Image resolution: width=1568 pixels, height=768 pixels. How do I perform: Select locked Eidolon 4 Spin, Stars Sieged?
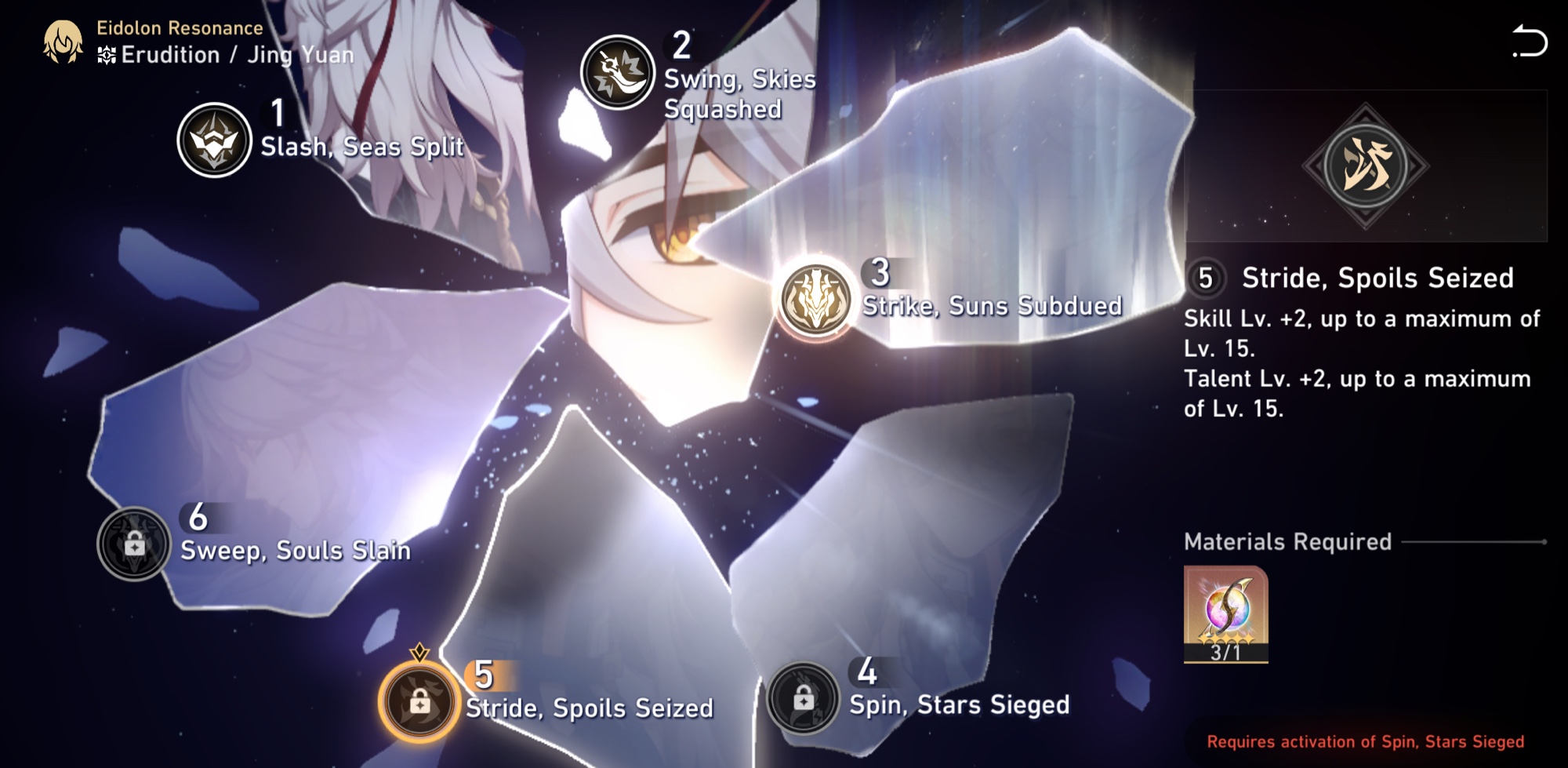pos(803,698)
